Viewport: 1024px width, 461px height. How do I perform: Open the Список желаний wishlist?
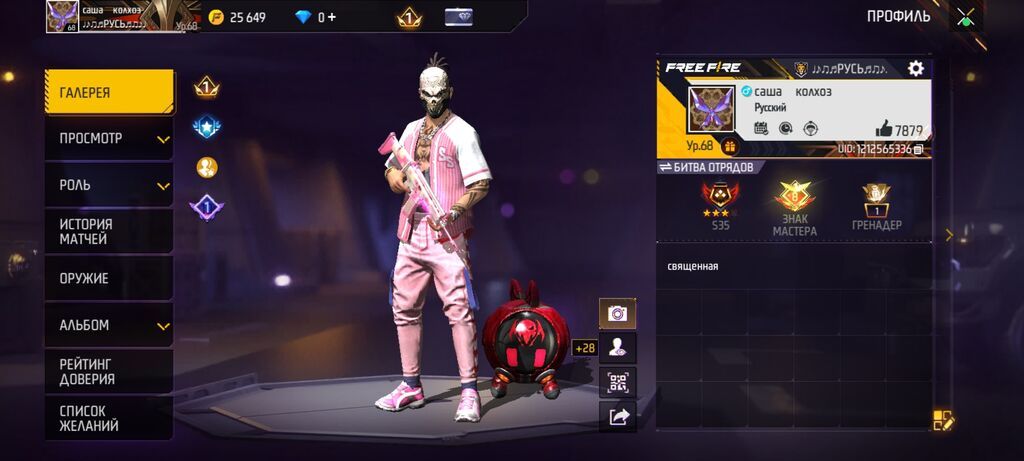(109, 418)
